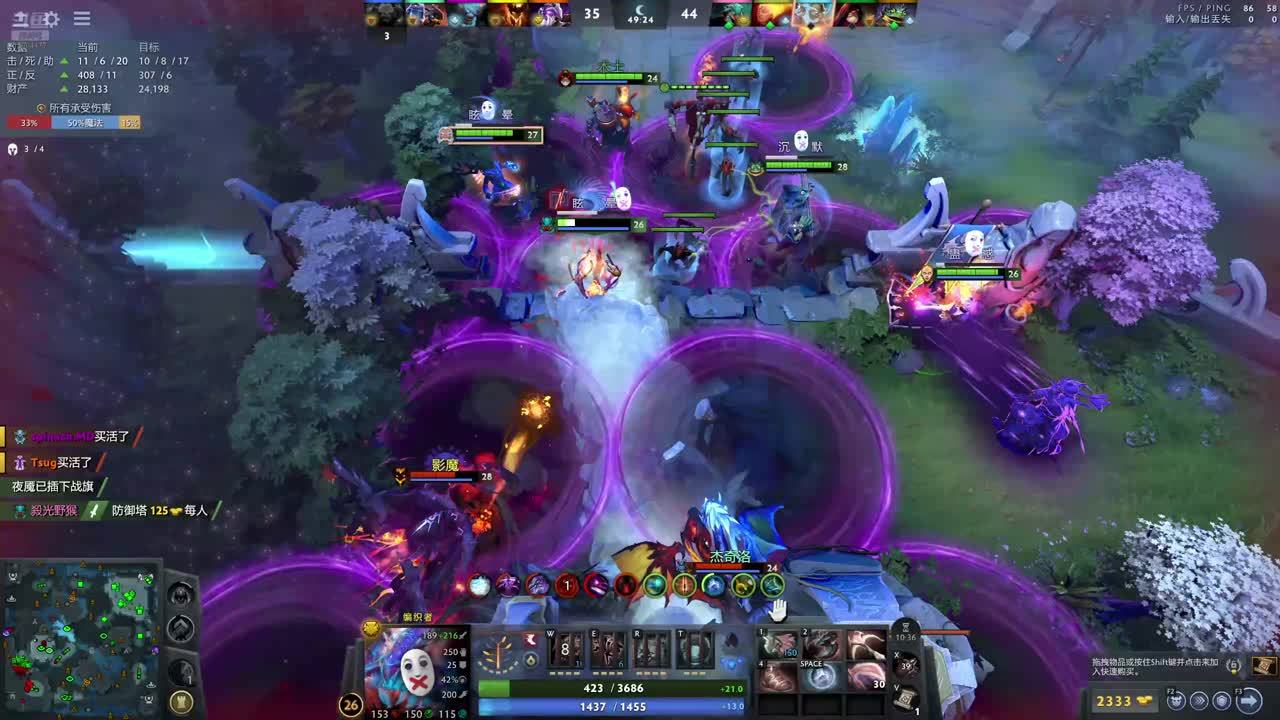
Task: Click the courier deliver items arrow
Action: [x=1249, y=701]
